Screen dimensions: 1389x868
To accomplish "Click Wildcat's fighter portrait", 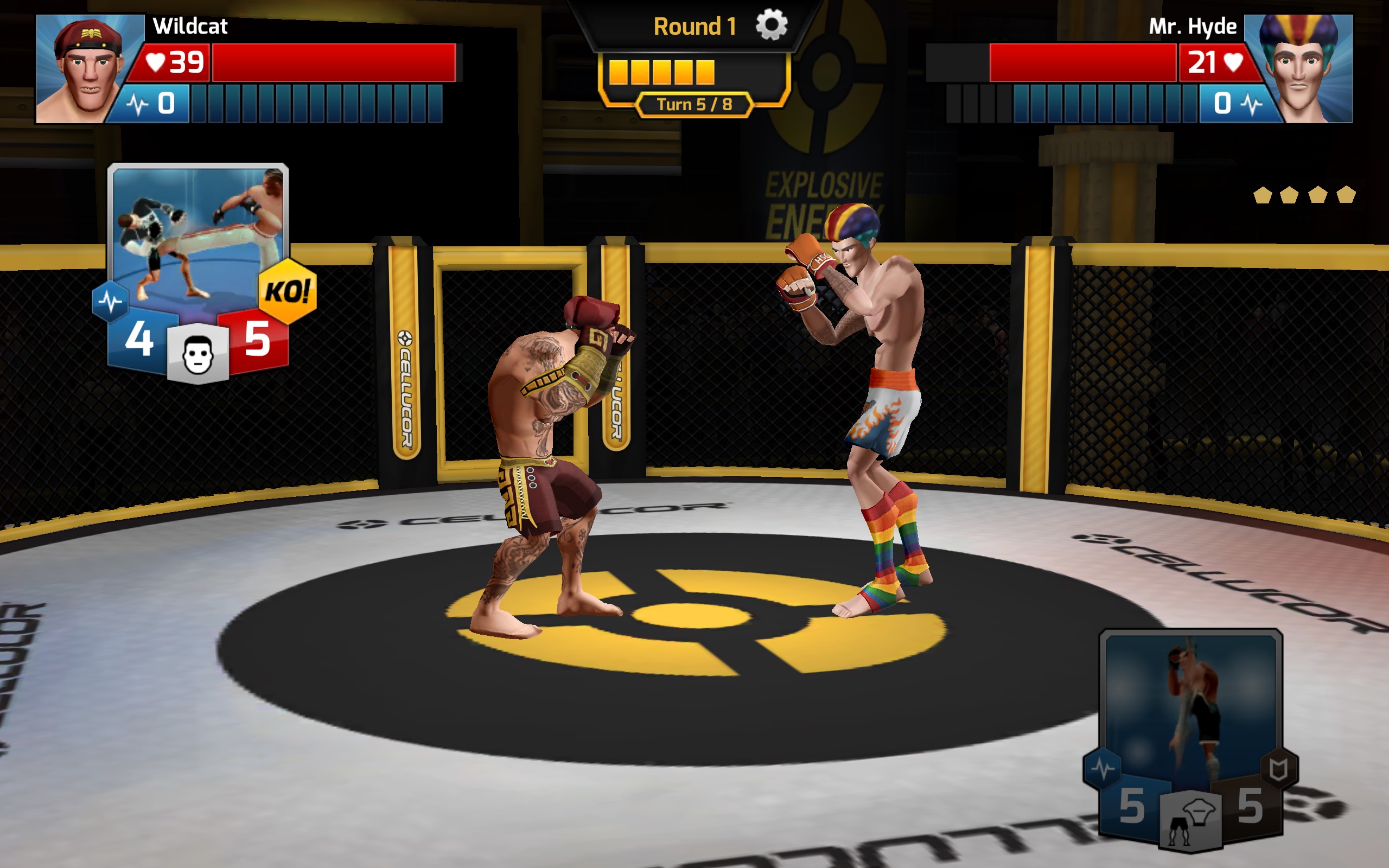I will pyautogui.click(x=86, y=69).
